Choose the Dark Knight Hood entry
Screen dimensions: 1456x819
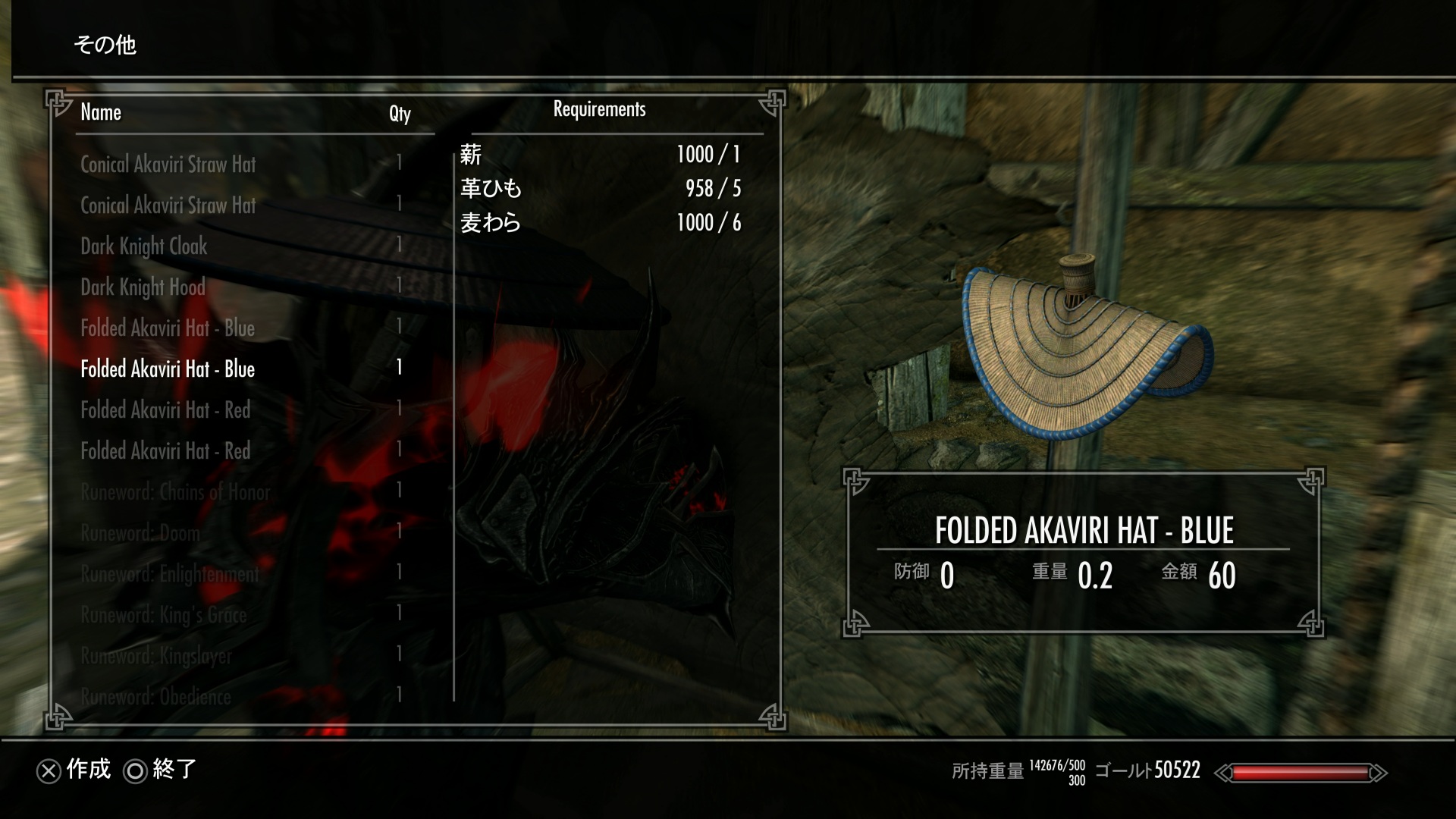click(143, 287)
